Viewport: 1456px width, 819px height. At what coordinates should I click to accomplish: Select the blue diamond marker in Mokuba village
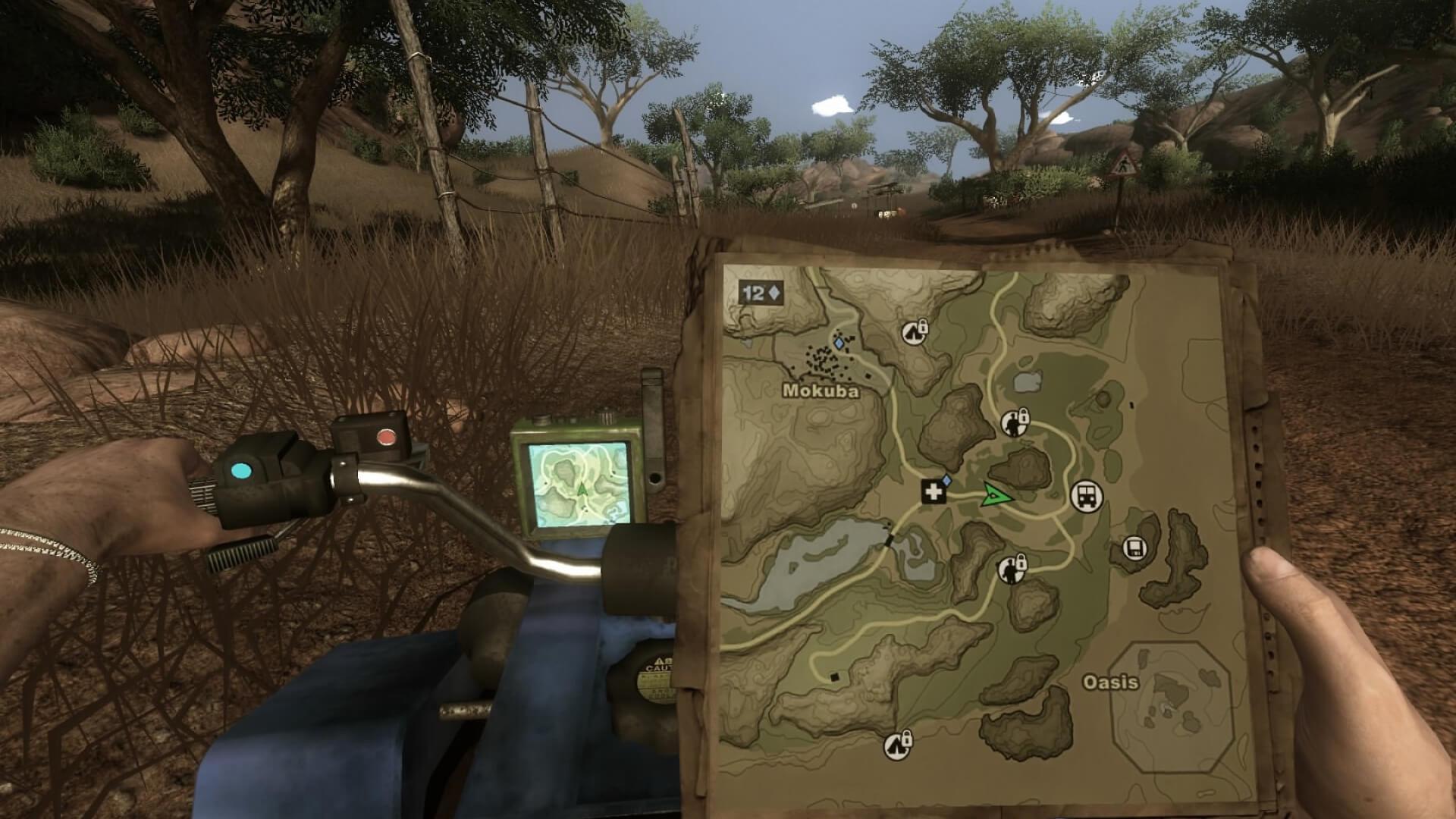(838, 343)
